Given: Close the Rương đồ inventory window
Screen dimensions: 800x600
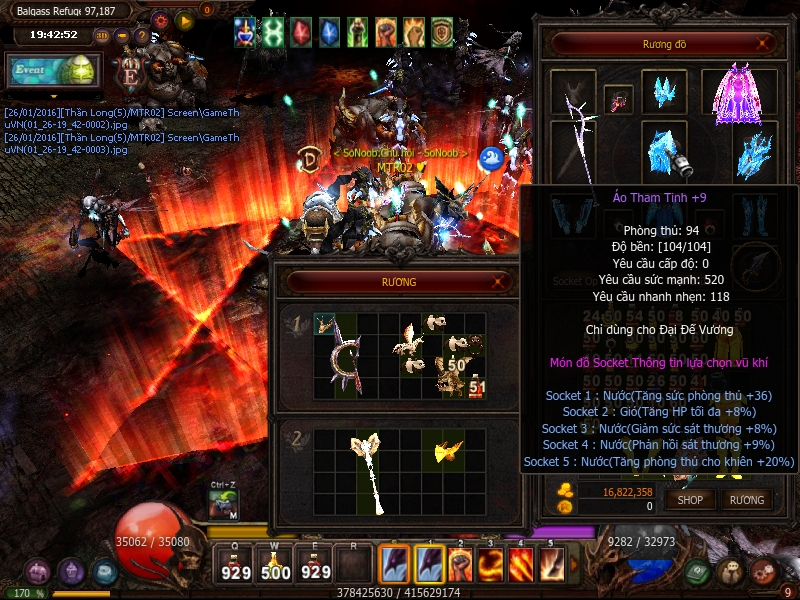Looking at the screenshot, I should pyautogui.click(x=764, y=45).
